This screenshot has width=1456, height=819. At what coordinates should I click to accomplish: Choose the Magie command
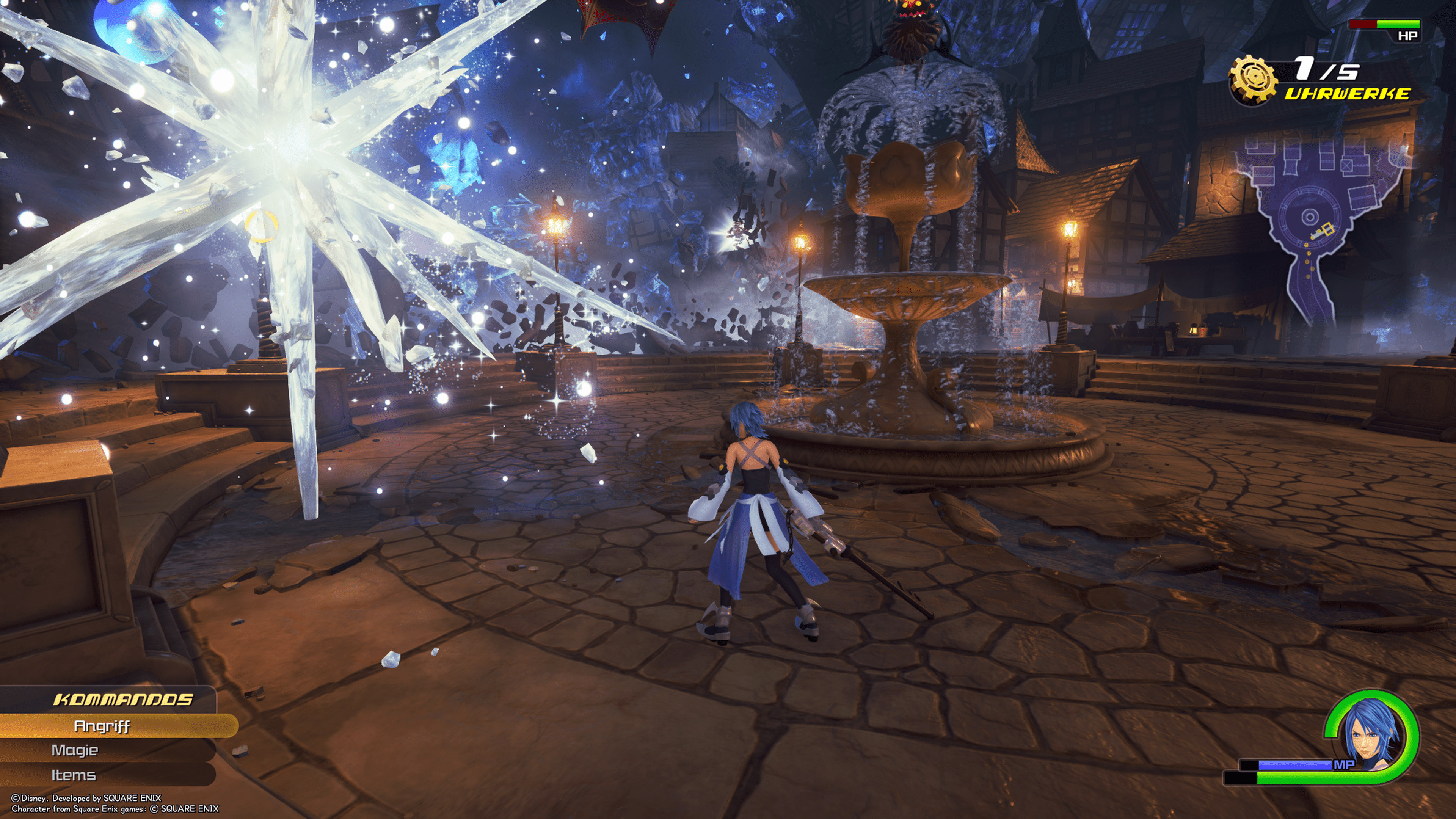[75, 750]
